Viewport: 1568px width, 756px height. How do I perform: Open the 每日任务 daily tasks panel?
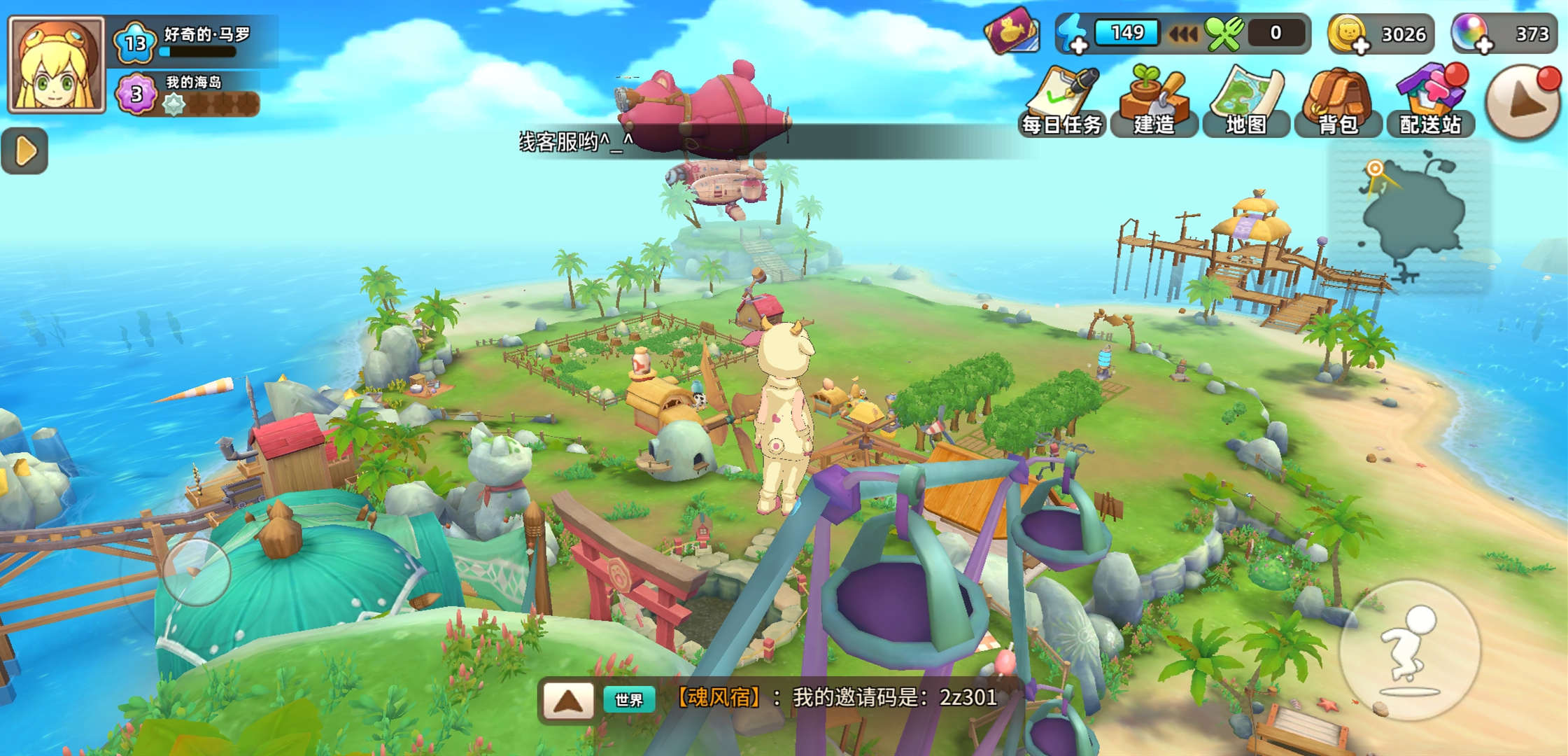click(1062, 101)
